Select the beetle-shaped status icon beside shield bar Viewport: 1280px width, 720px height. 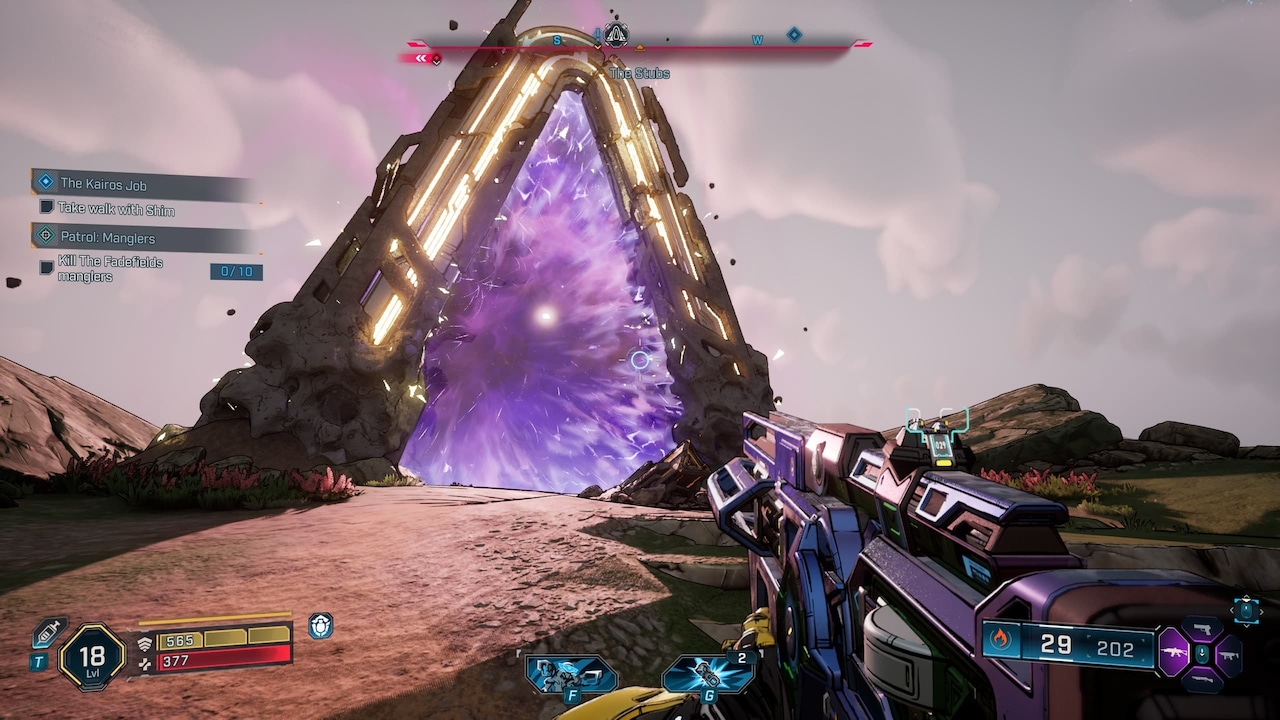click(320, 625)
